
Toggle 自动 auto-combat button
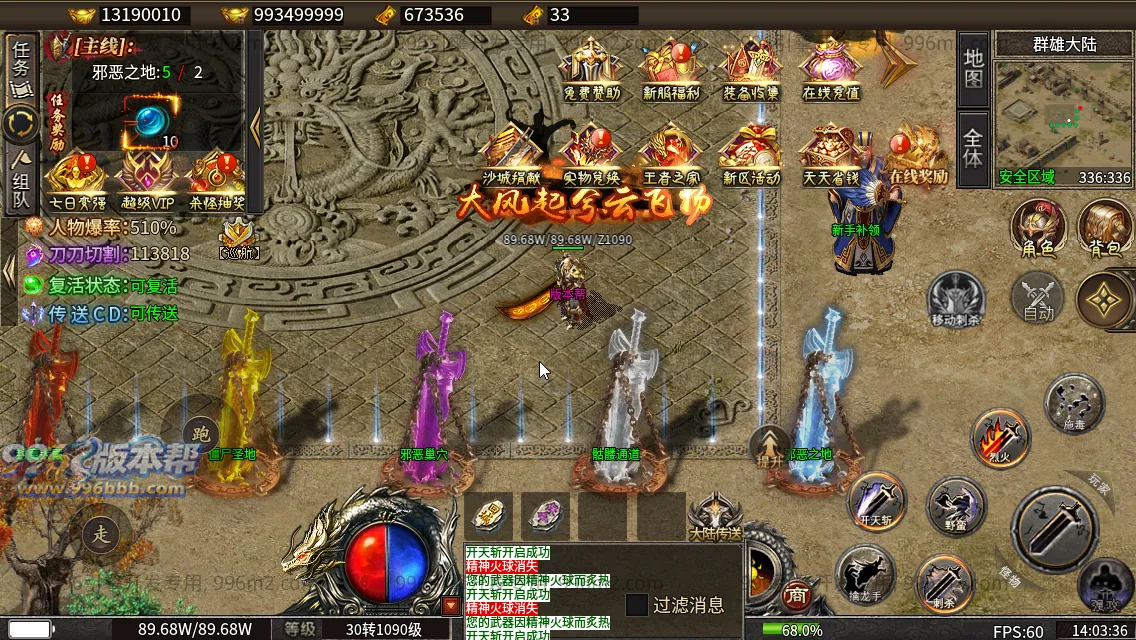click(x=1038, y=298)
